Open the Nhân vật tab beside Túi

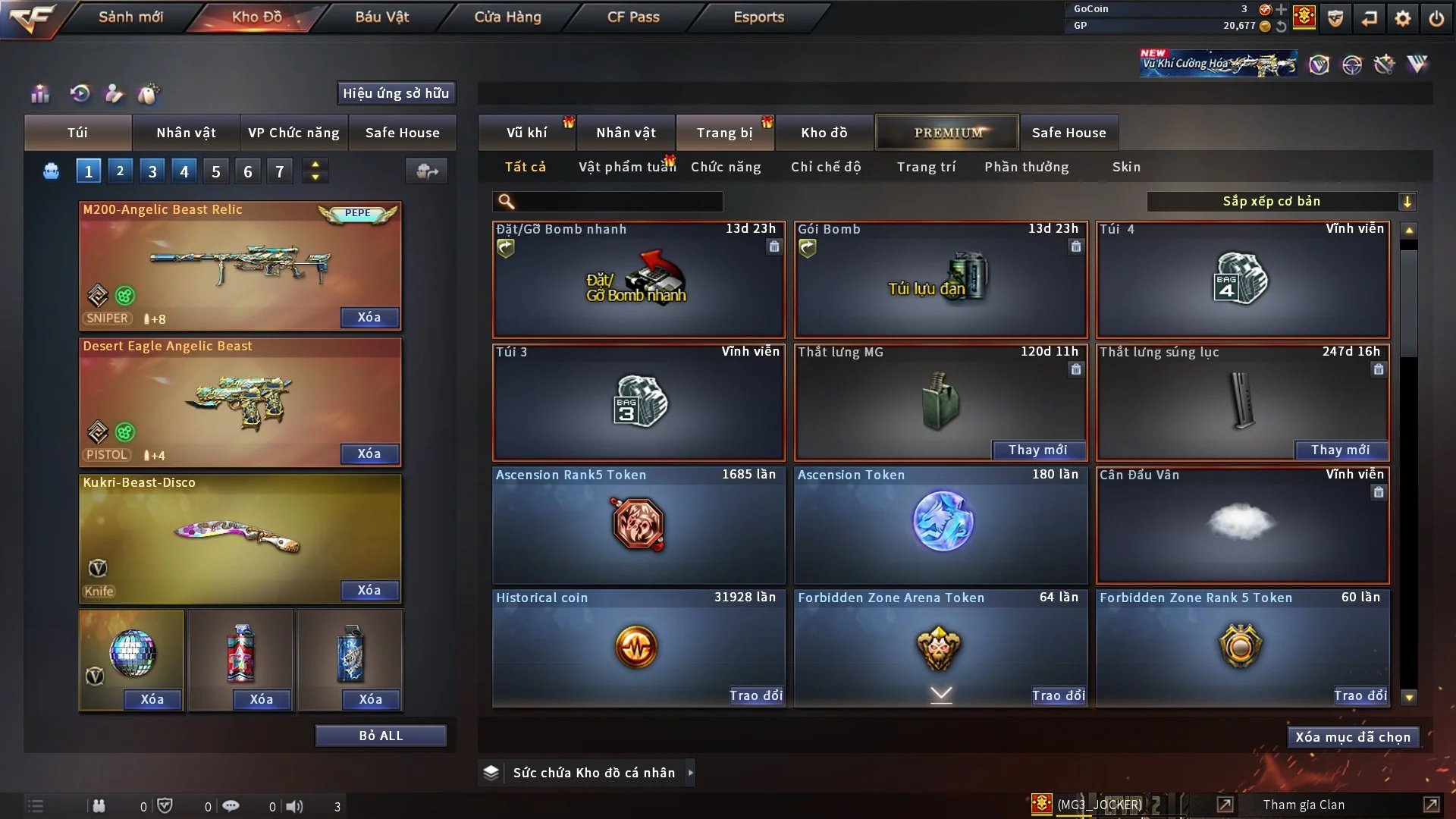click(186, 133)
